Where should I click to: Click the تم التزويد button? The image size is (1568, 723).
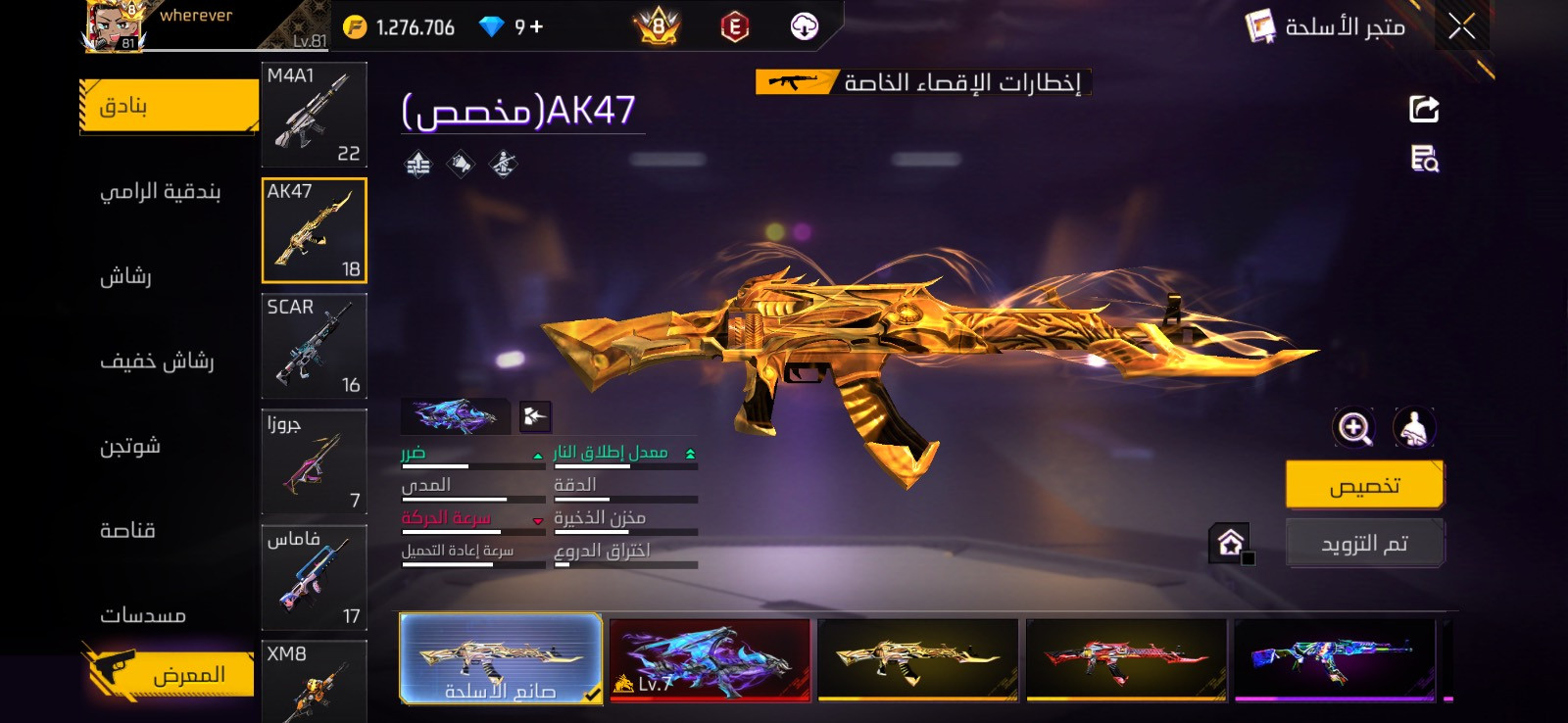pyautogui.click(x=1365, y=542)
